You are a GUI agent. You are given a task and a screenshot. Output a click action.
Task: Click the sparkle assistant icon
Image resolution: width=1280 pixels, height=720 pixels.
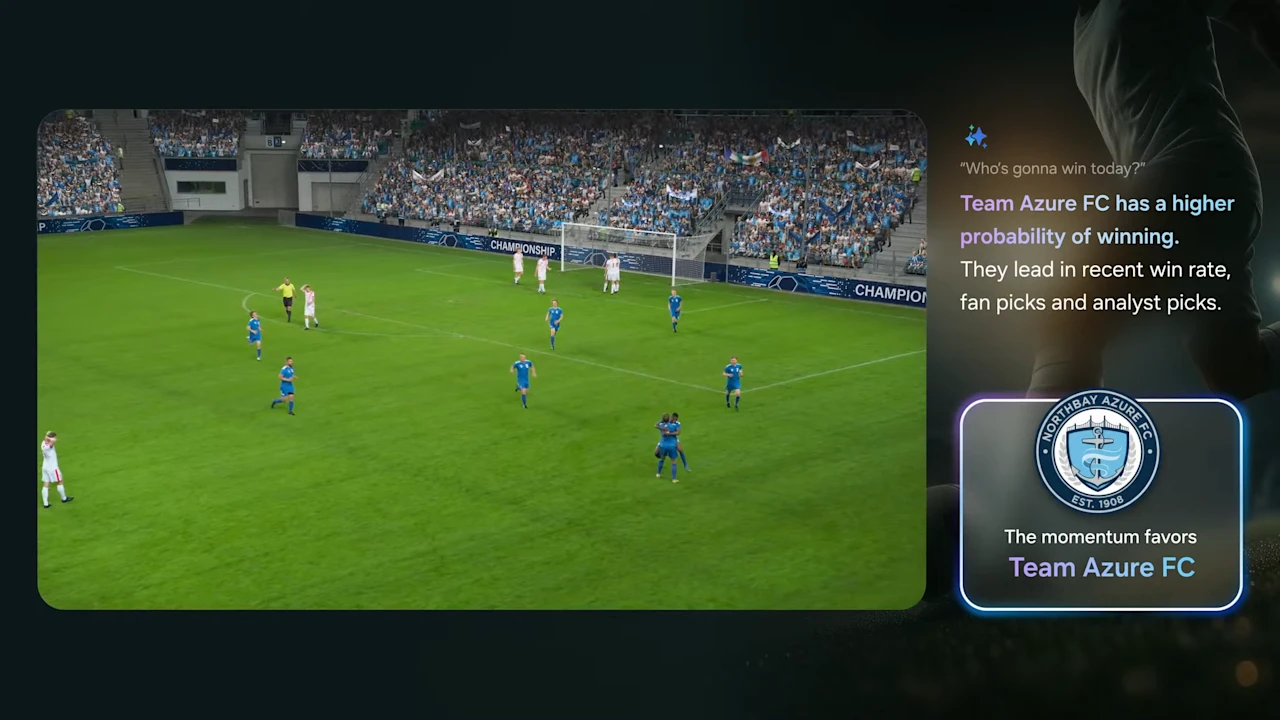[976, 137]
